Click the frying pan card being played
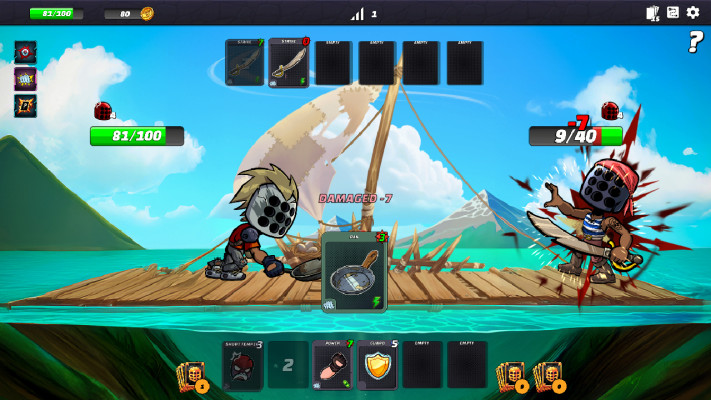 (355, 271)
